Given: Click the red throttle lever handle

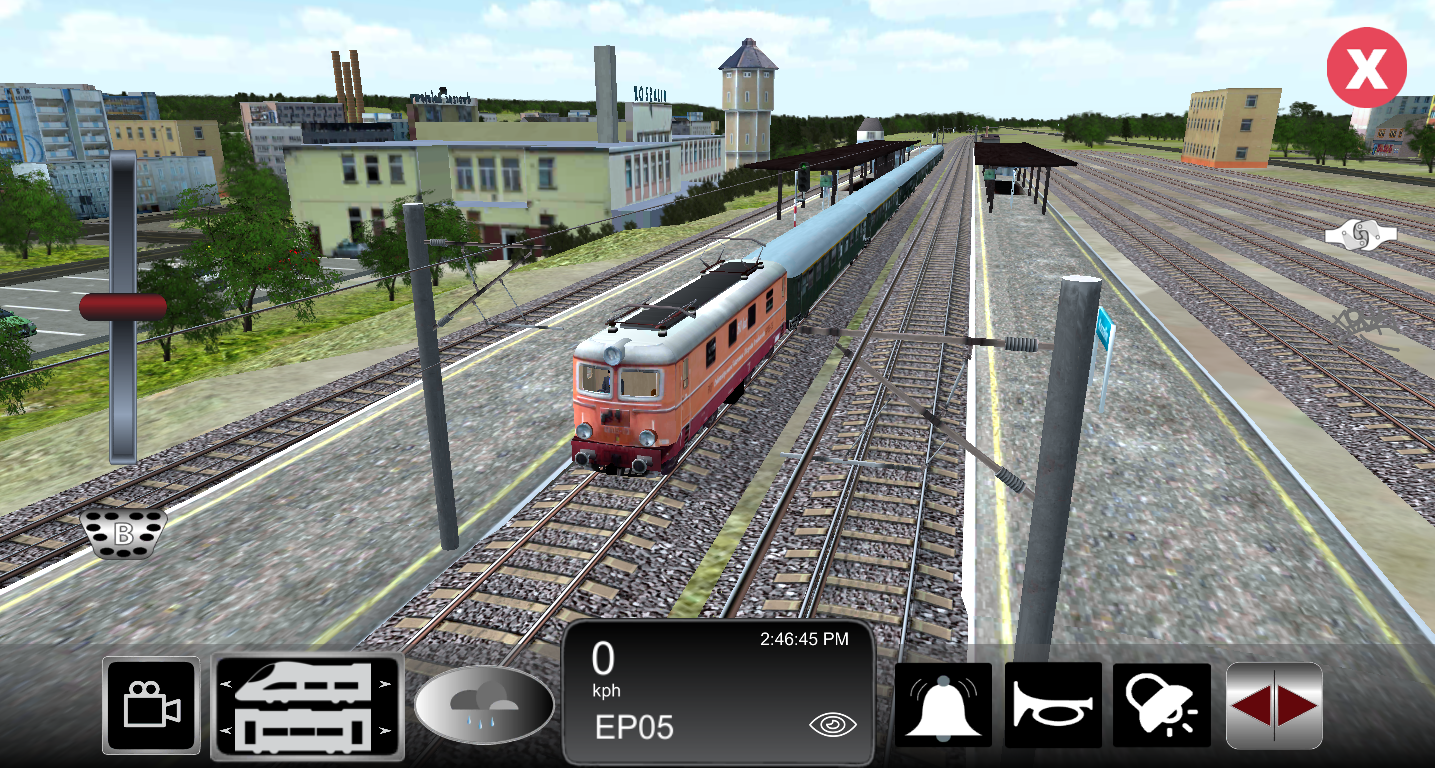Looking at the screenshot, I should coord(123,307).
